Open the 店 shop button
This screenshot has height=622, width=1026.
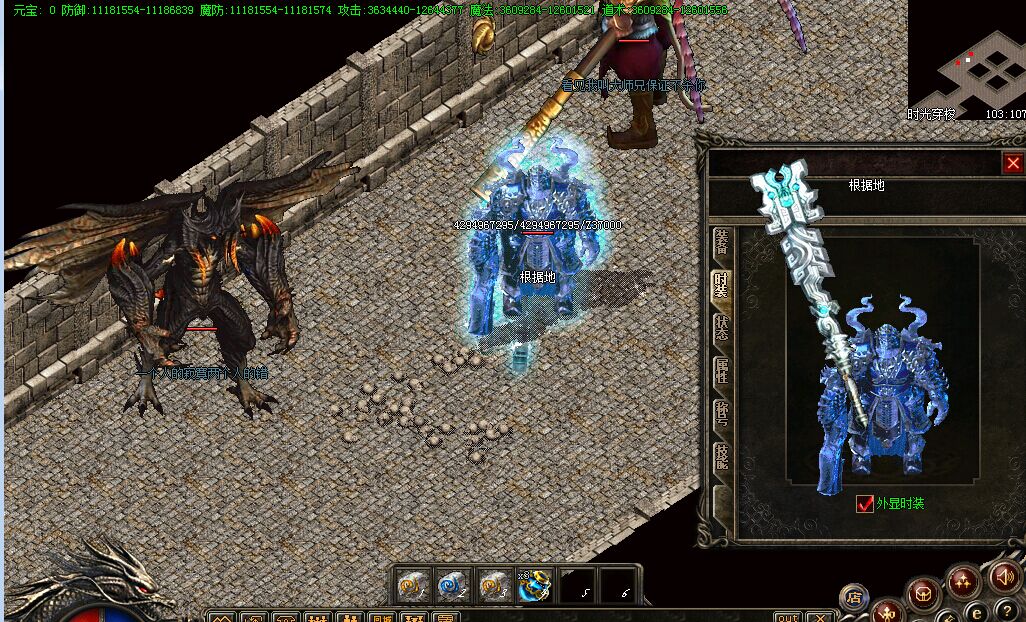point(853,598)
